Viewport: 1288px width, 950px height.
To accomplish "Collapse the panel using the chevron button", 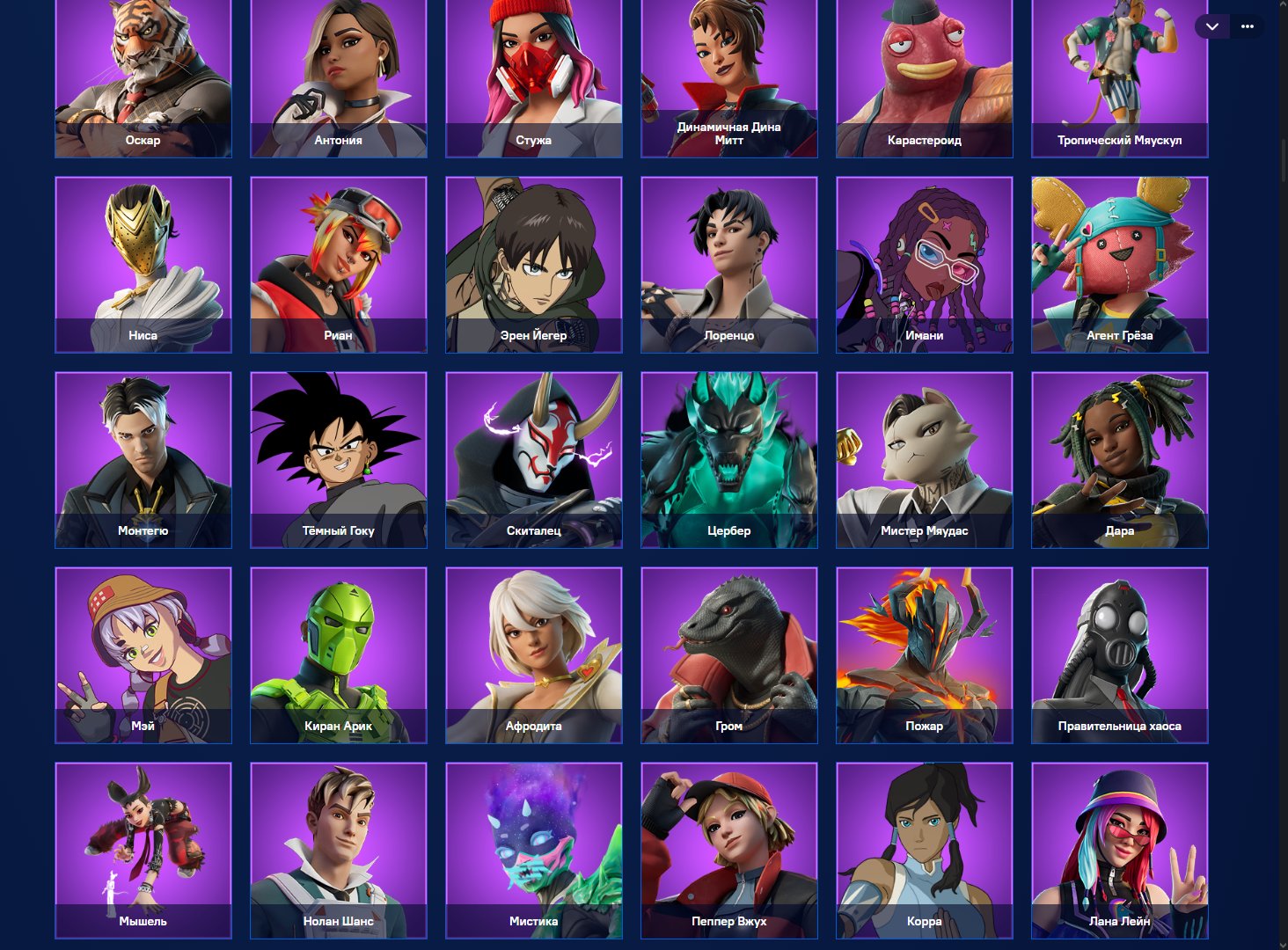I will click(x=1211, y=26).
